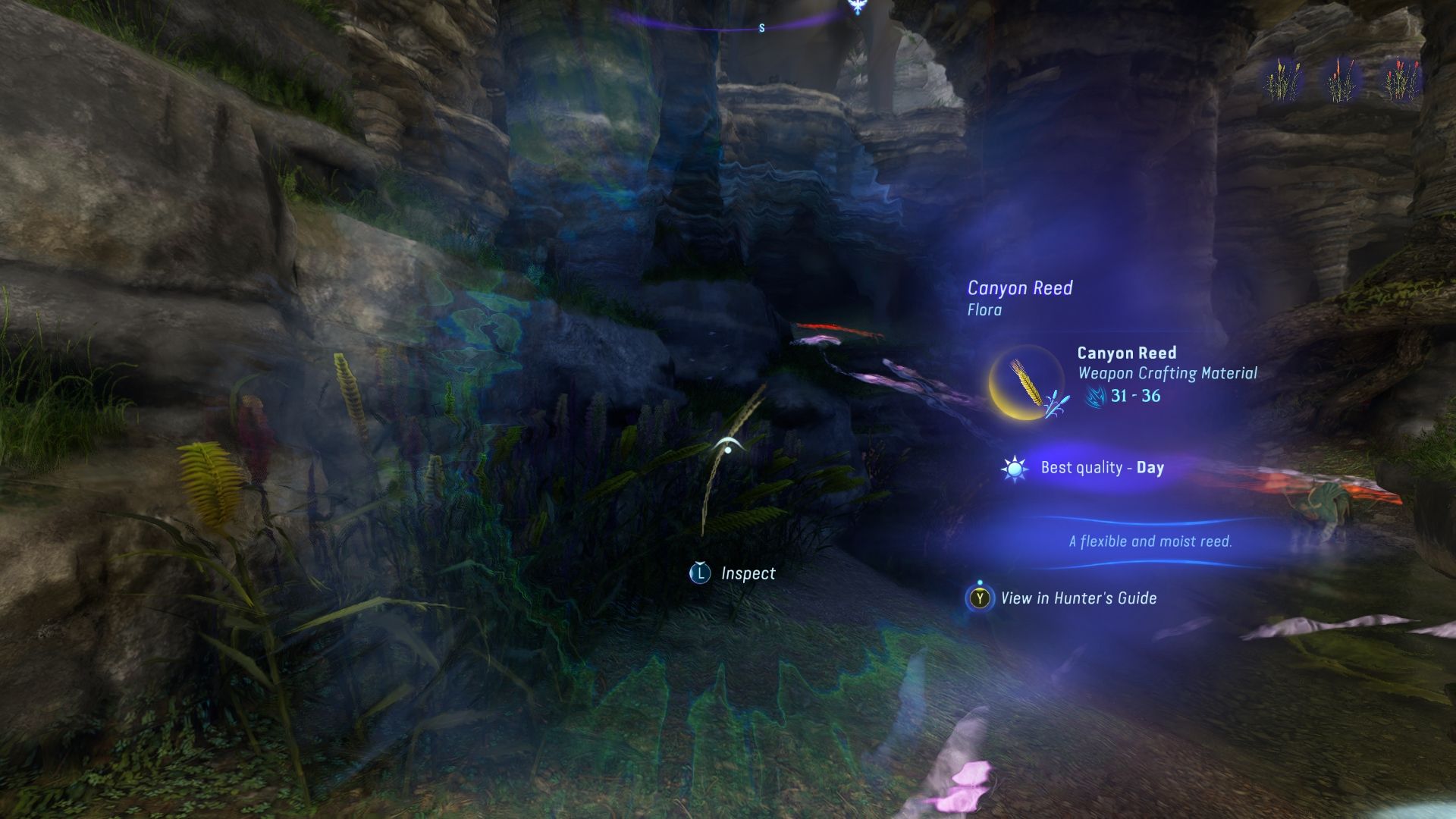Screen dimensions: 1456x819
Task: Select the Canyon Reed Flora heading
Action: pyautogui.click(x=1020, y=288)
